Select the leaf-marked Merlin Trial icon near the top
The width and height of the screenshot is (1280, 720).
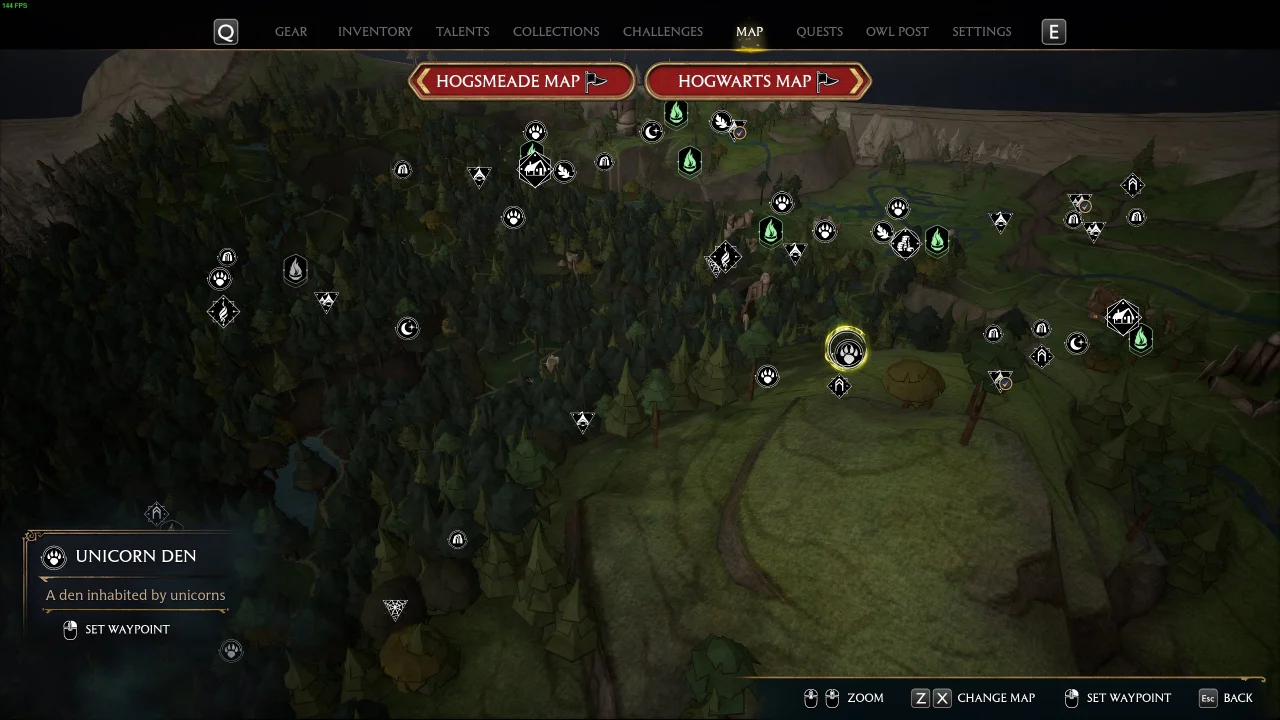coord(720,122)
